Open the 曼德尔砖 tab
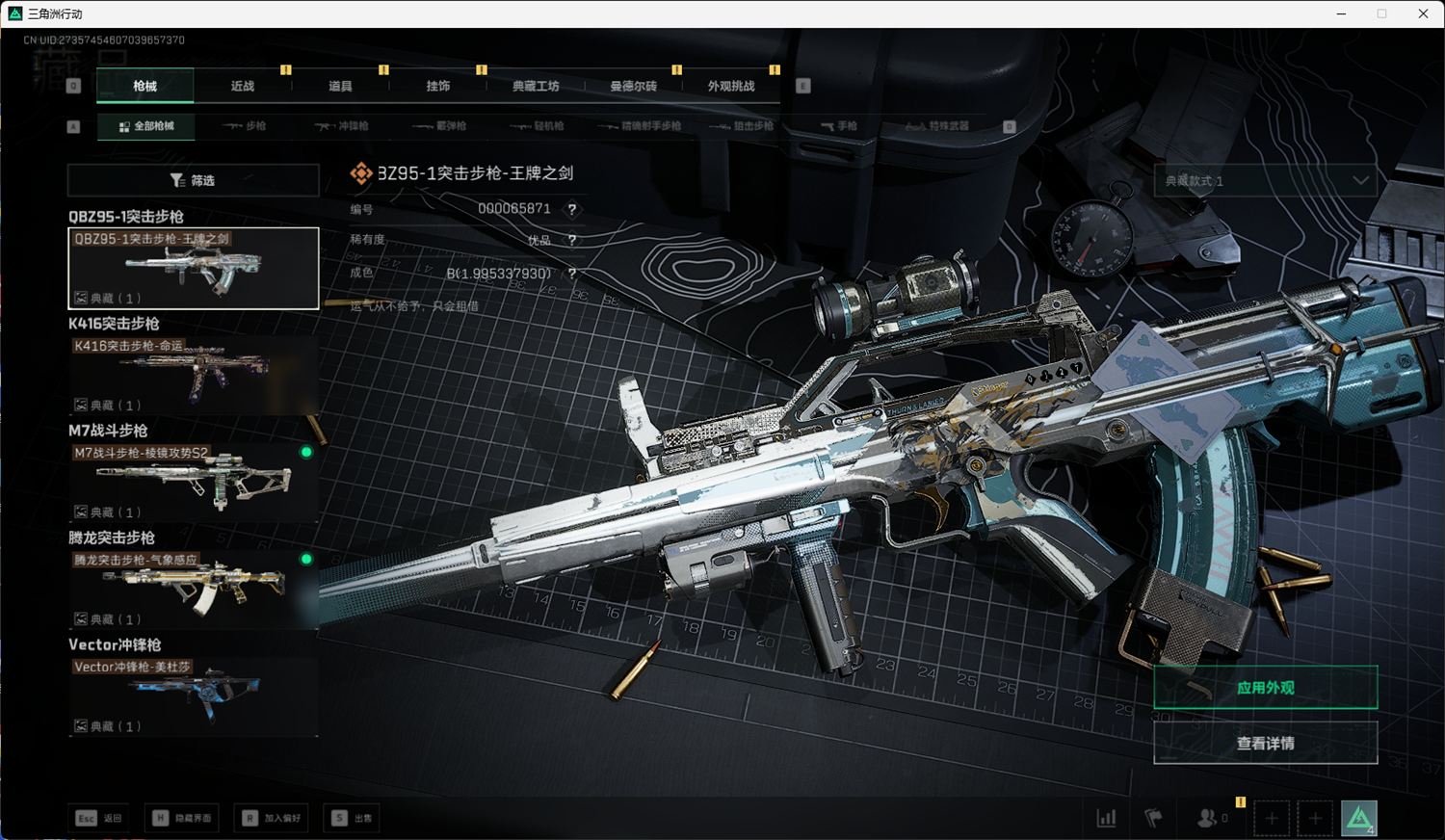Screen dimensions: 1445x840 tap(633, 86)
